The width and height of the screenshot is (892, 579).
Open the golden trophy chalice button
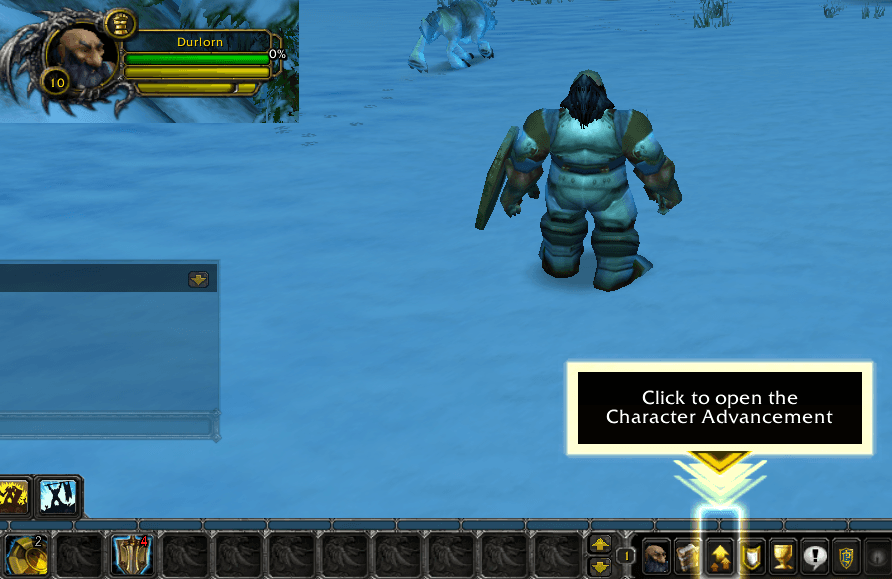[782, 557]
